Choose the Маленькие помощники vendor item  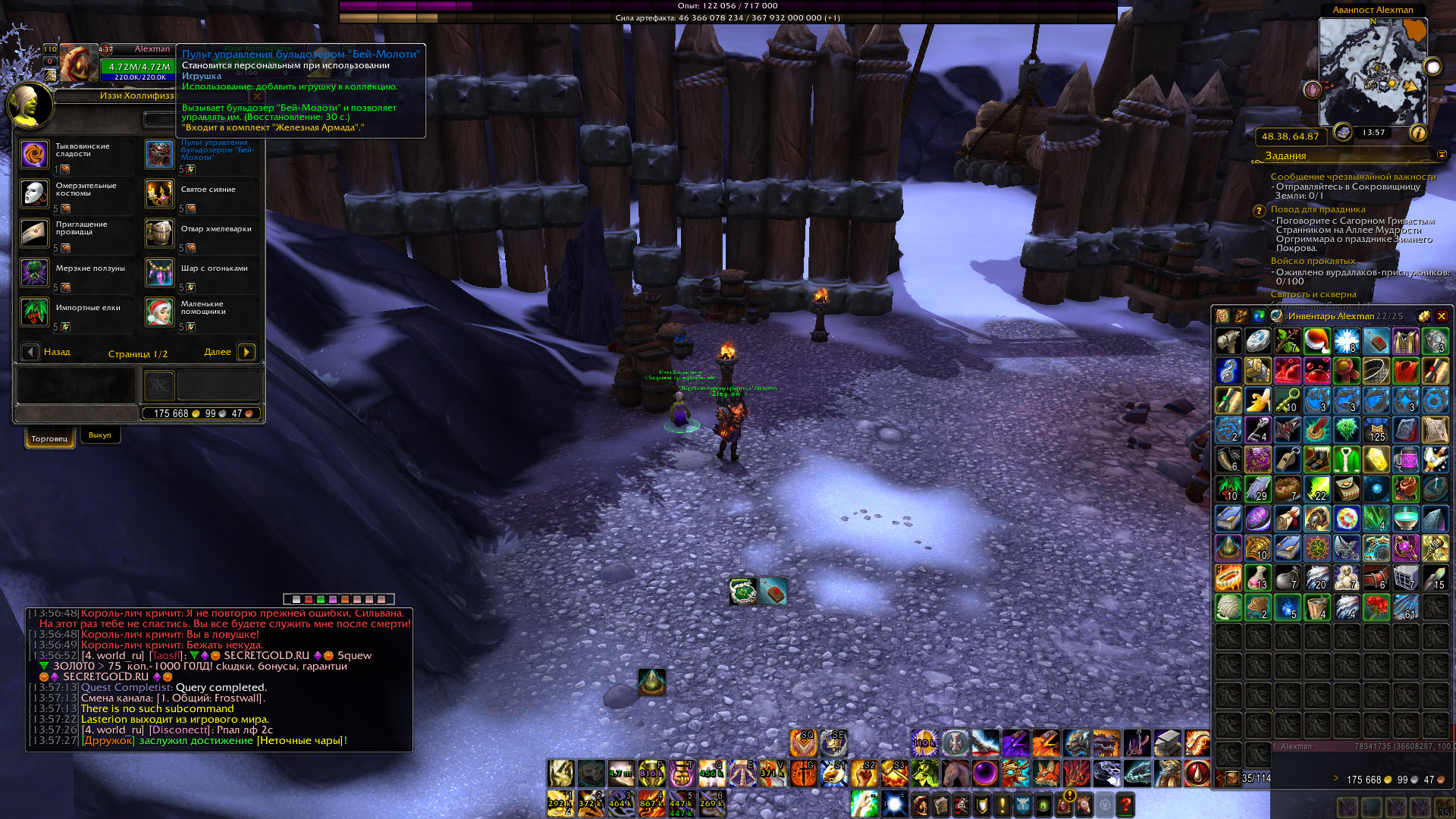(160, 312)
